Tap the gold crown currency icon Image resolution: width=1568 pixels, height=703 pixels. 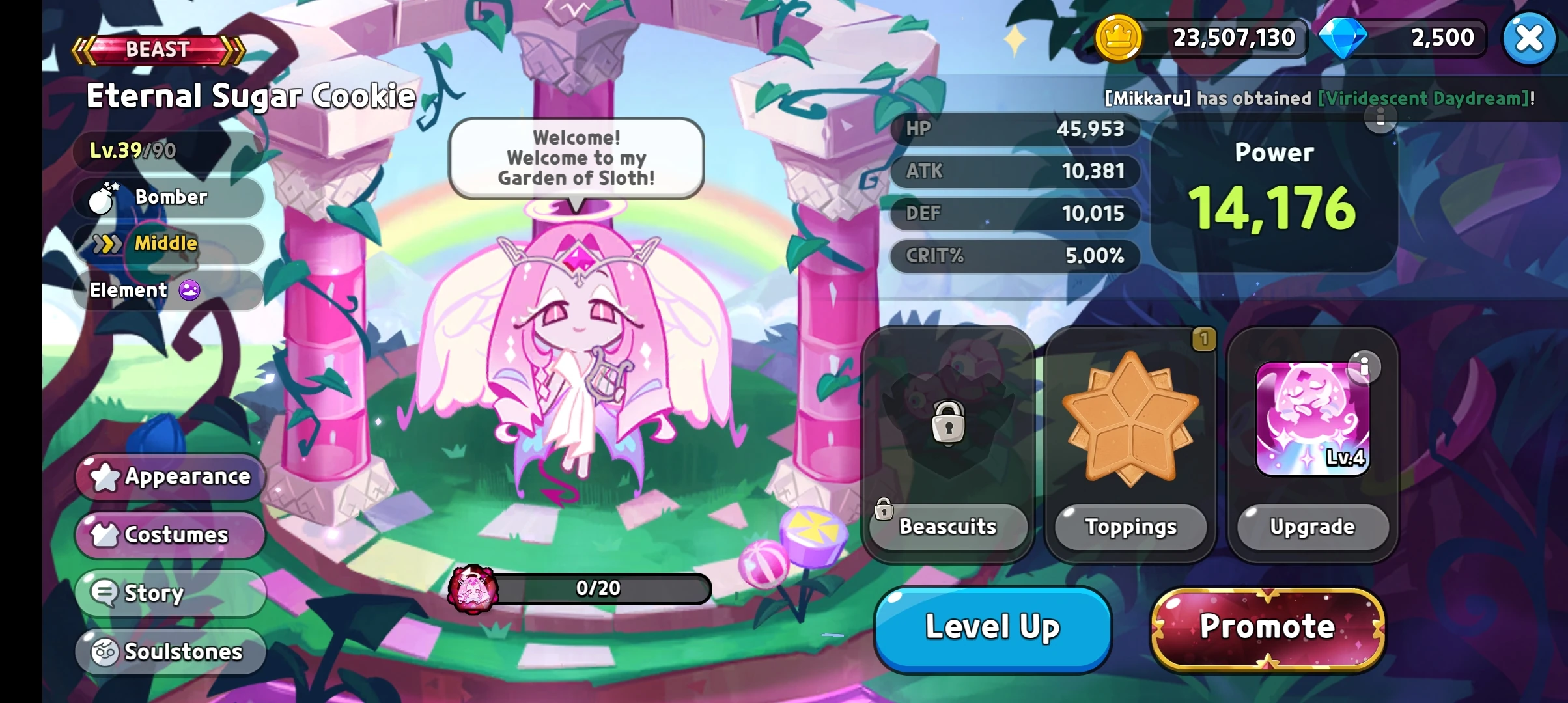click(x=1119, y=38)
